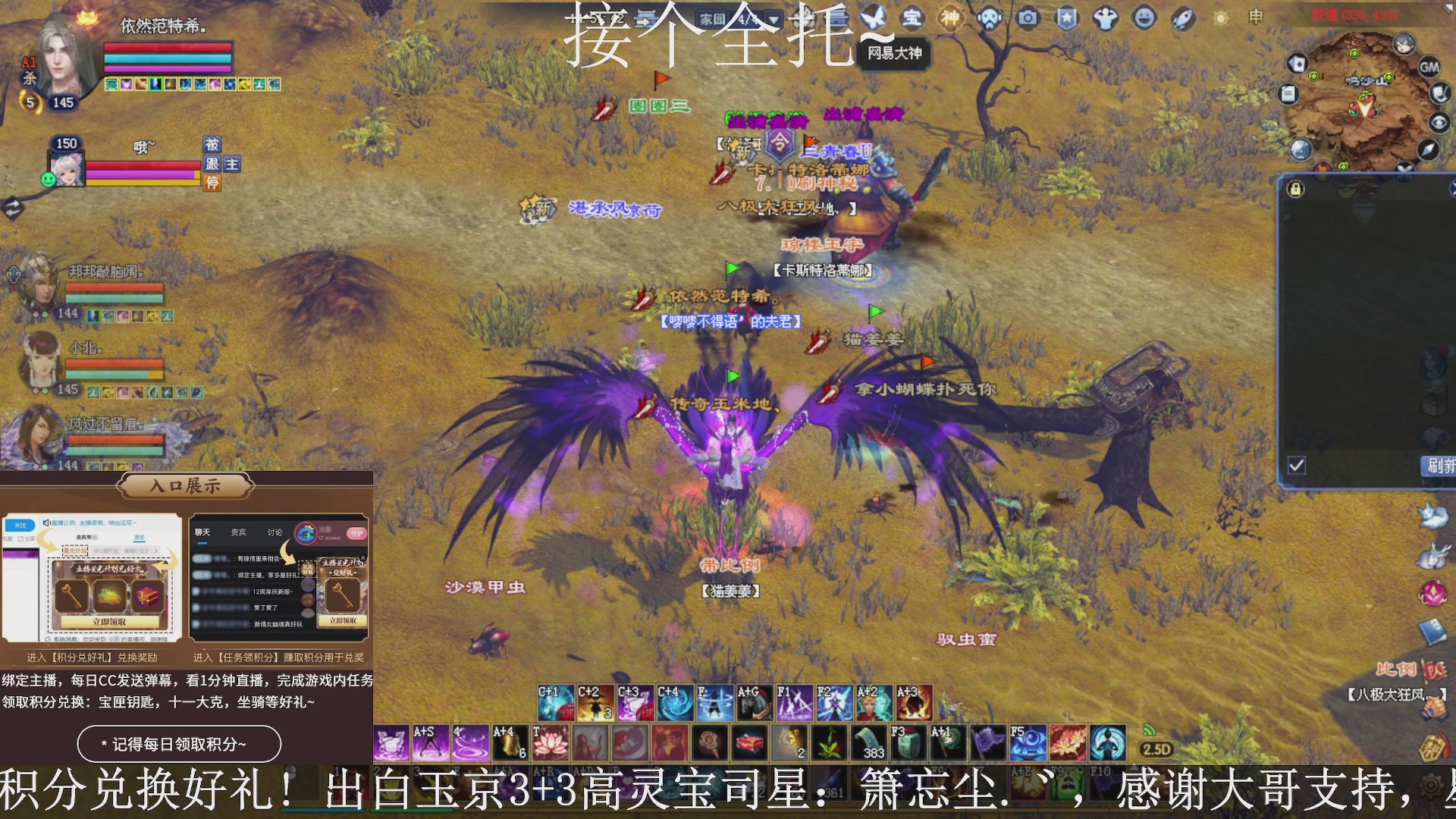The image size is (1456, 819).
Task: Launch the rocket icon near the top right
Action: [1185, 19]
